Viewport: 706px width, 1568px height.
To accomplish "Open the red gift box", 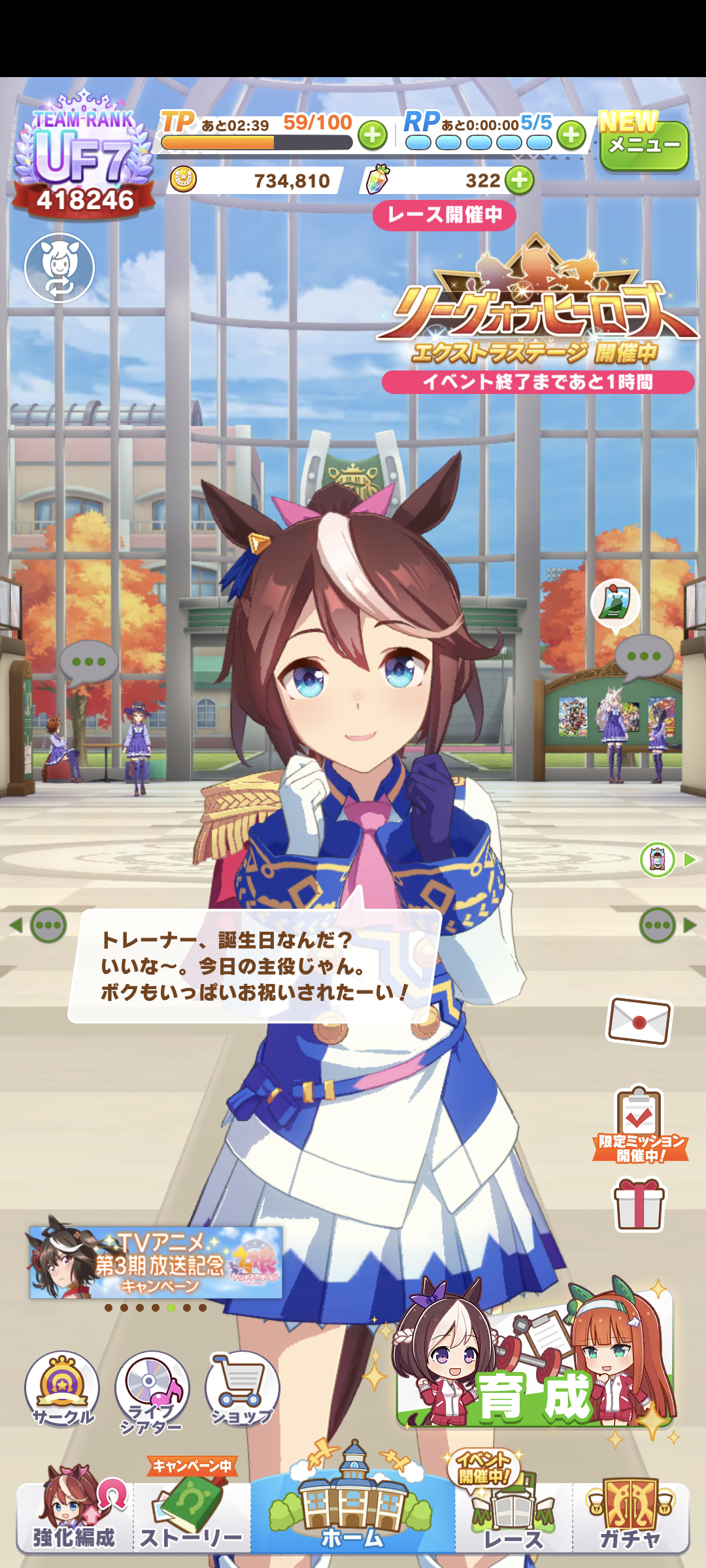I will coord(639,1205).
